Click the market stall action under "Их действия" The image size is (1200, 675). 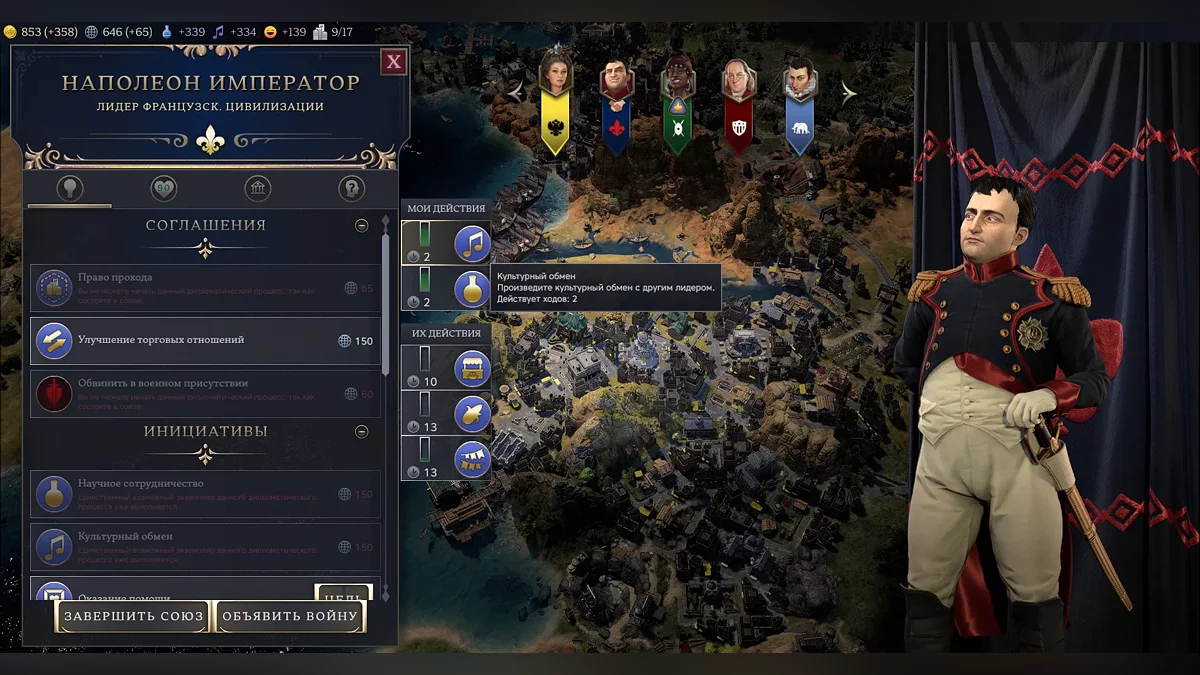coord(472,368)
